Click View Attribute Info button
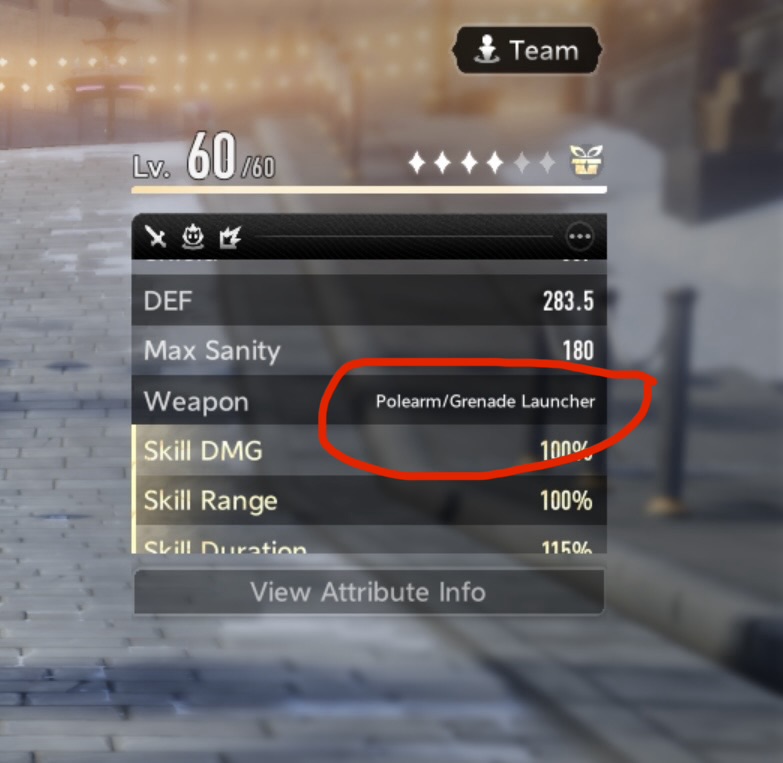This screenshot has width=783, height=763. coord(368,592)
